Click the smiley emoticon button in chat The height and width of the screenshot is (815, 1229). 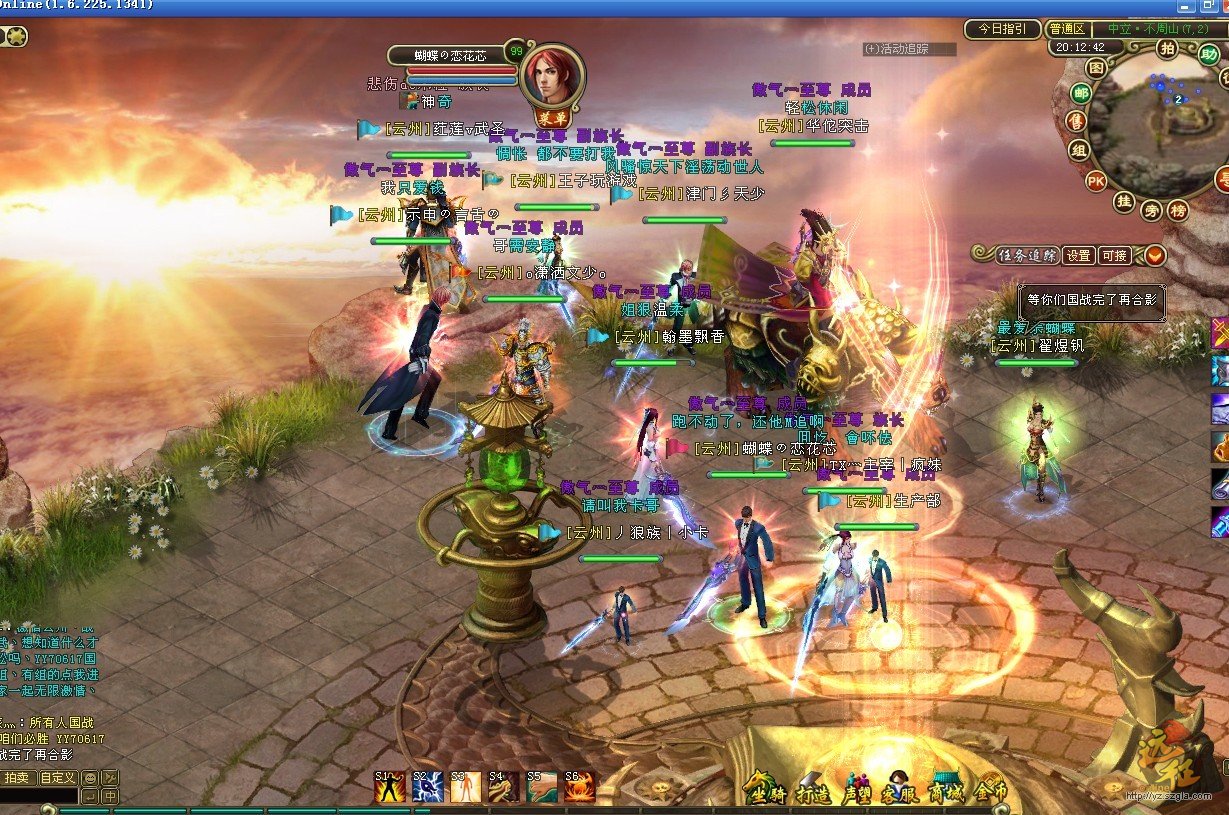(90, 778)
